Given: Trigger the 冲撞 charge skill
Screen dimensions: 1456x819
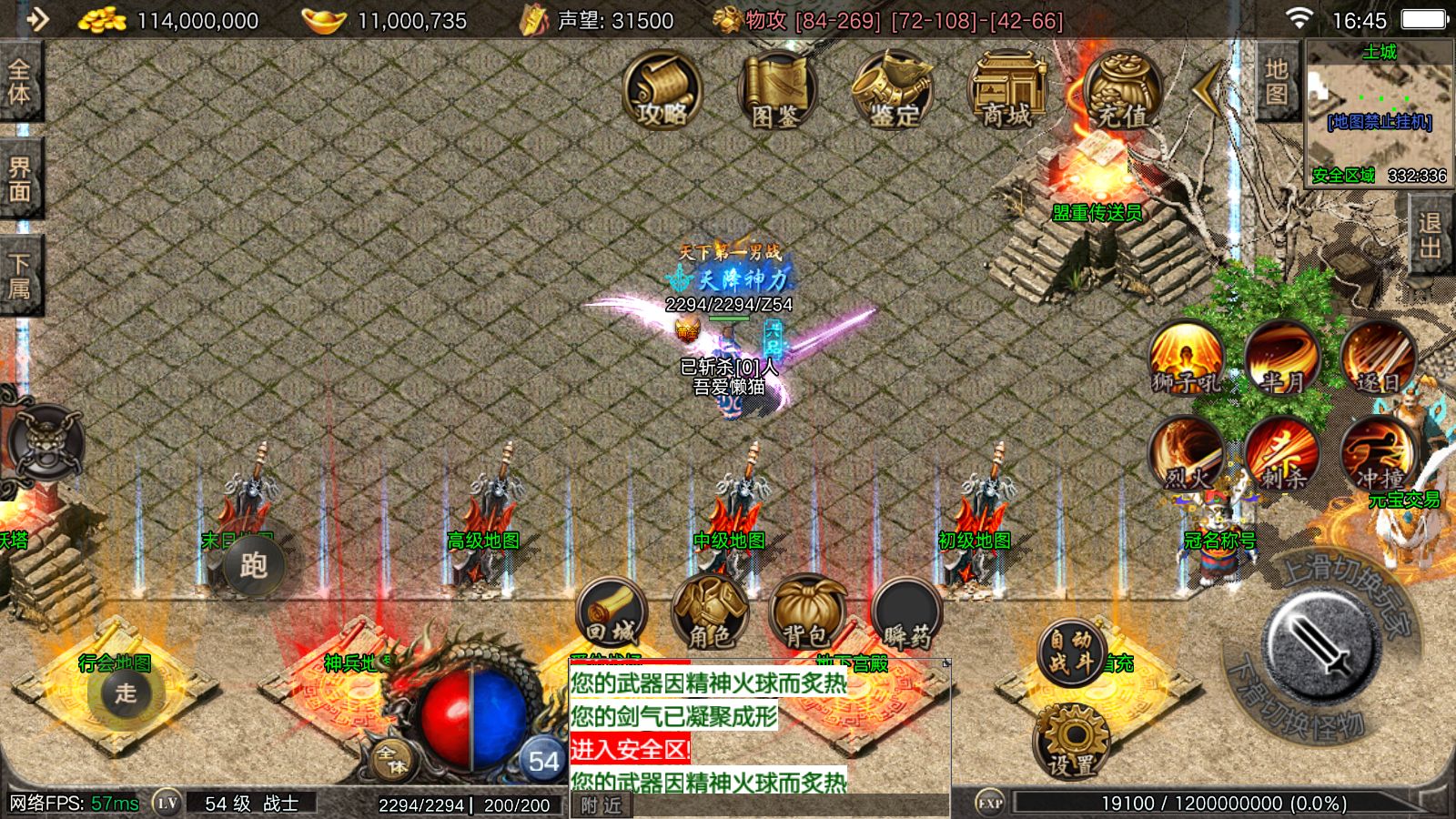Looking at the screenshot, I should [1378, 453].
